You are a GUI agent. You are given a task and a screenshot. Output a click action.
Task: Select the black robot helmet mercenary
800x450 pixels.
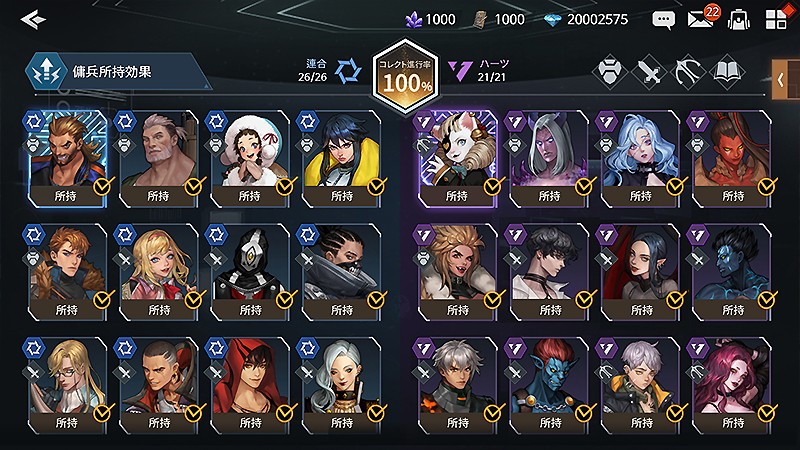pos(250,269)
